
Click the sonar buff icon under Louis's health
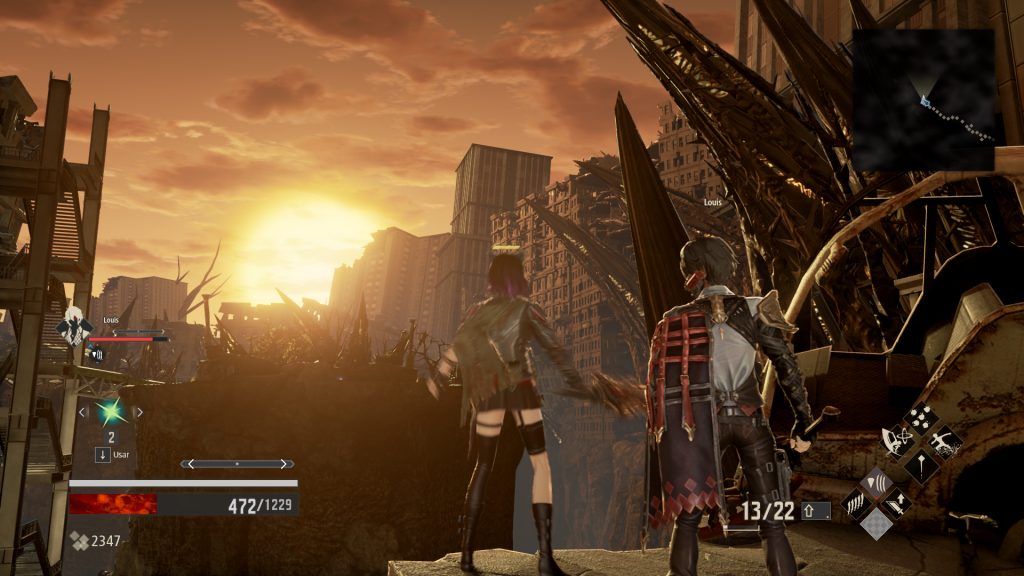(97, 353)
